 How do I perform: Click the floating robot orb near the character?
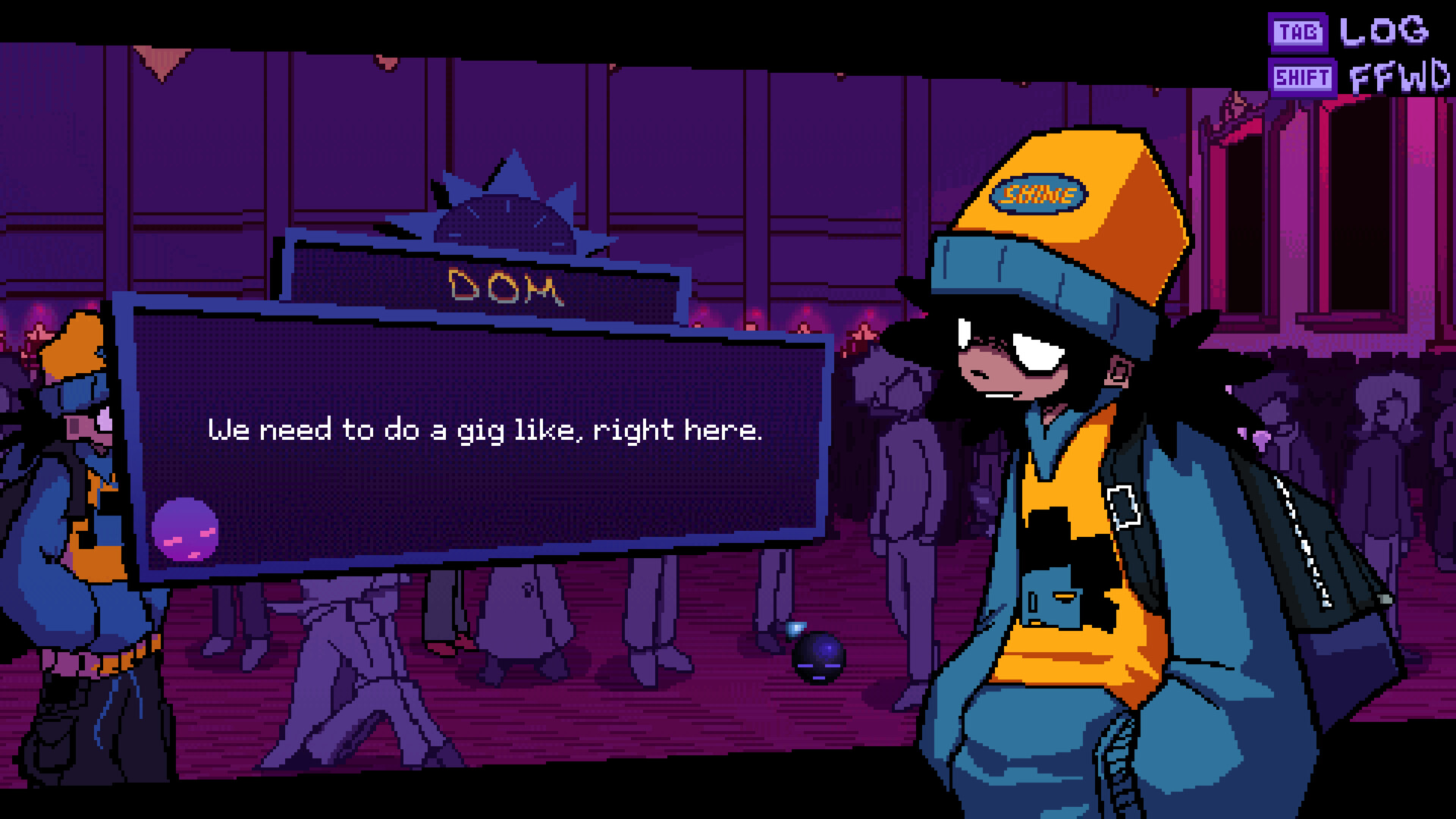[x=817, y=659]
